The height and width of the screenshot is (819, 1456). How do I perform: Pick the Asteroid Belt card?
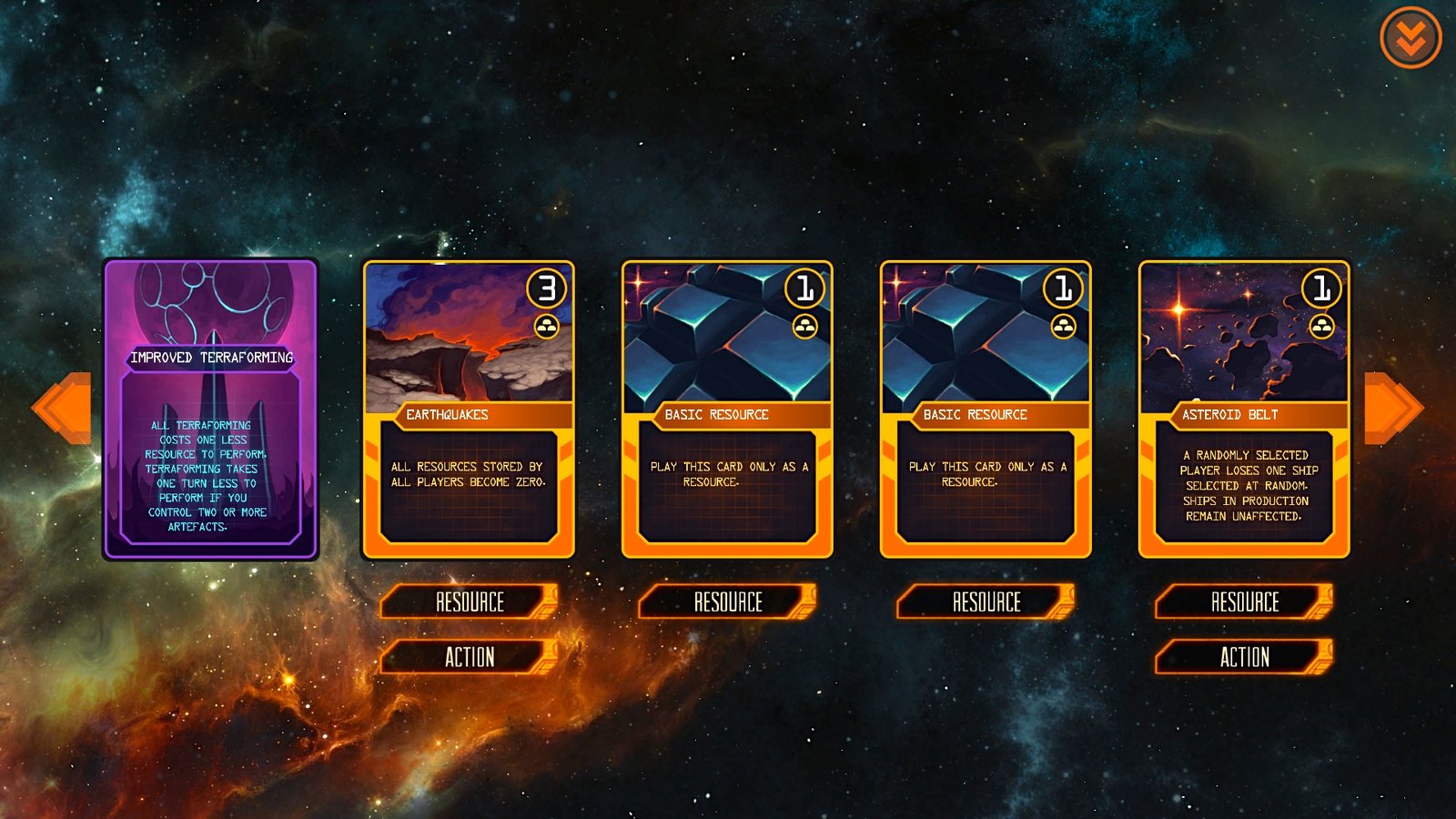[1244, 409]
